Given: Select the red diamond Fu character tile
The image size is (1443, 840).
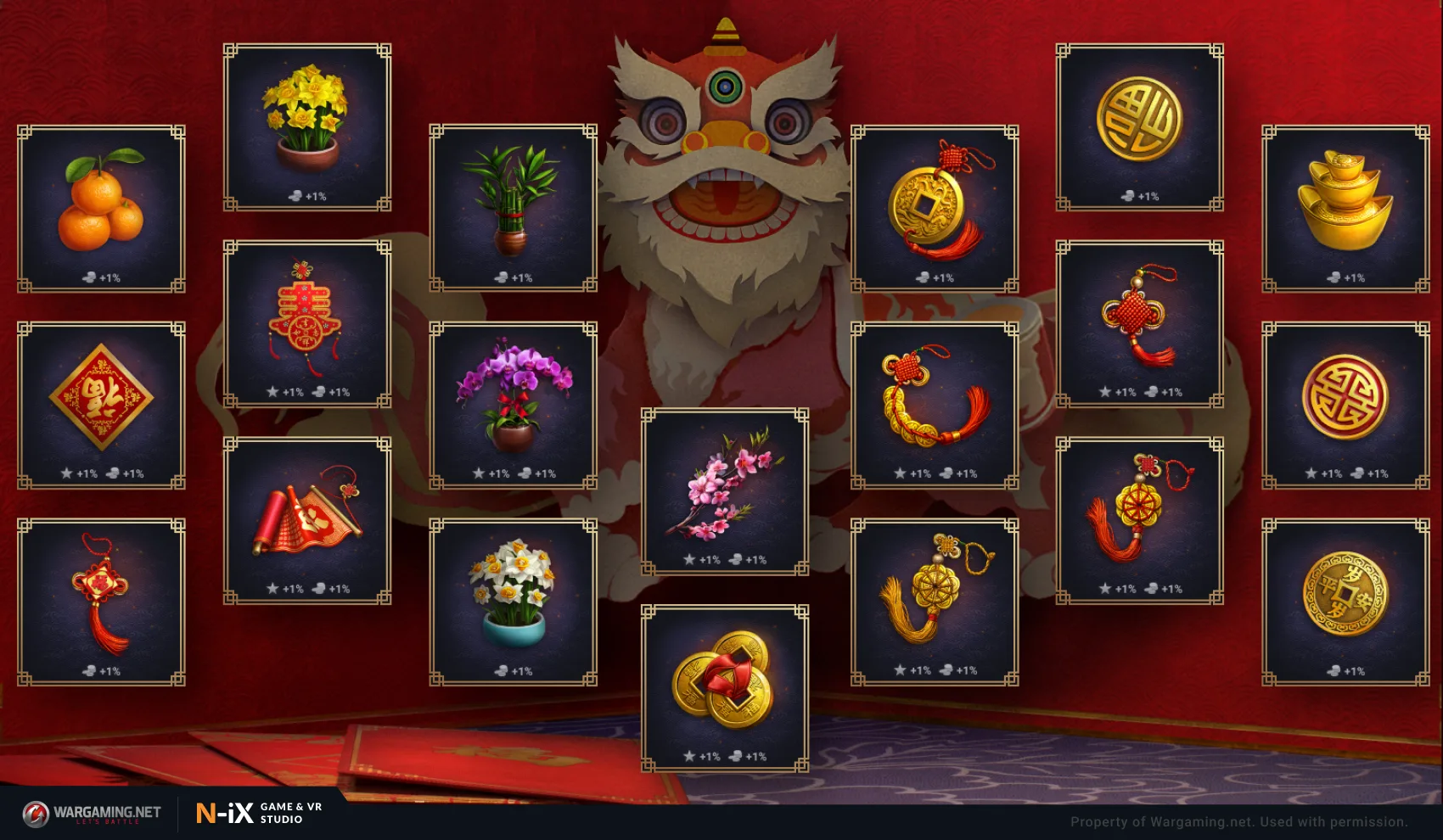Looking at the screenshot, I should [101, 406].
